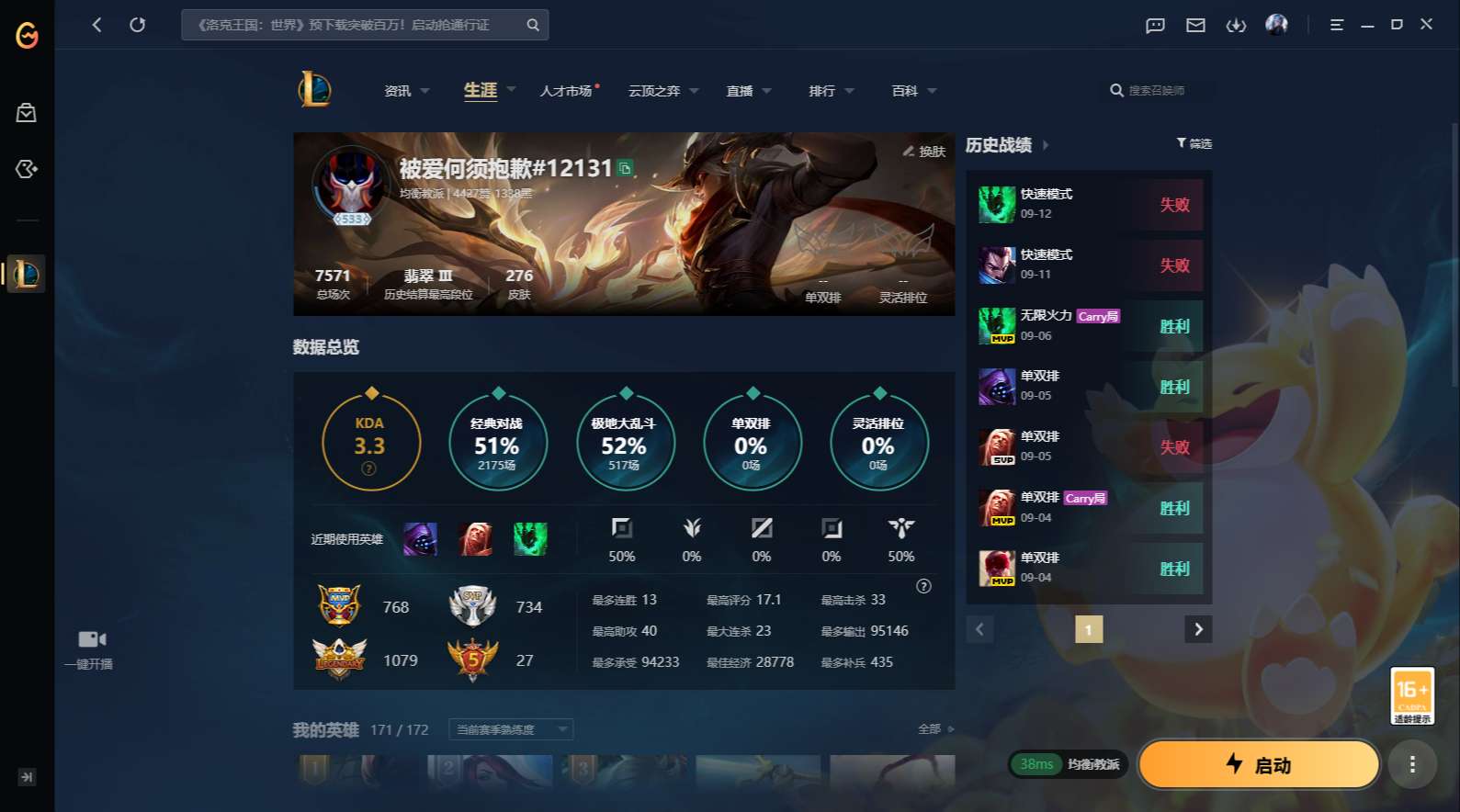Open the game store icon in left sidebar
The height and width of the screenshot is (812, 1460).
coord(27,112)
